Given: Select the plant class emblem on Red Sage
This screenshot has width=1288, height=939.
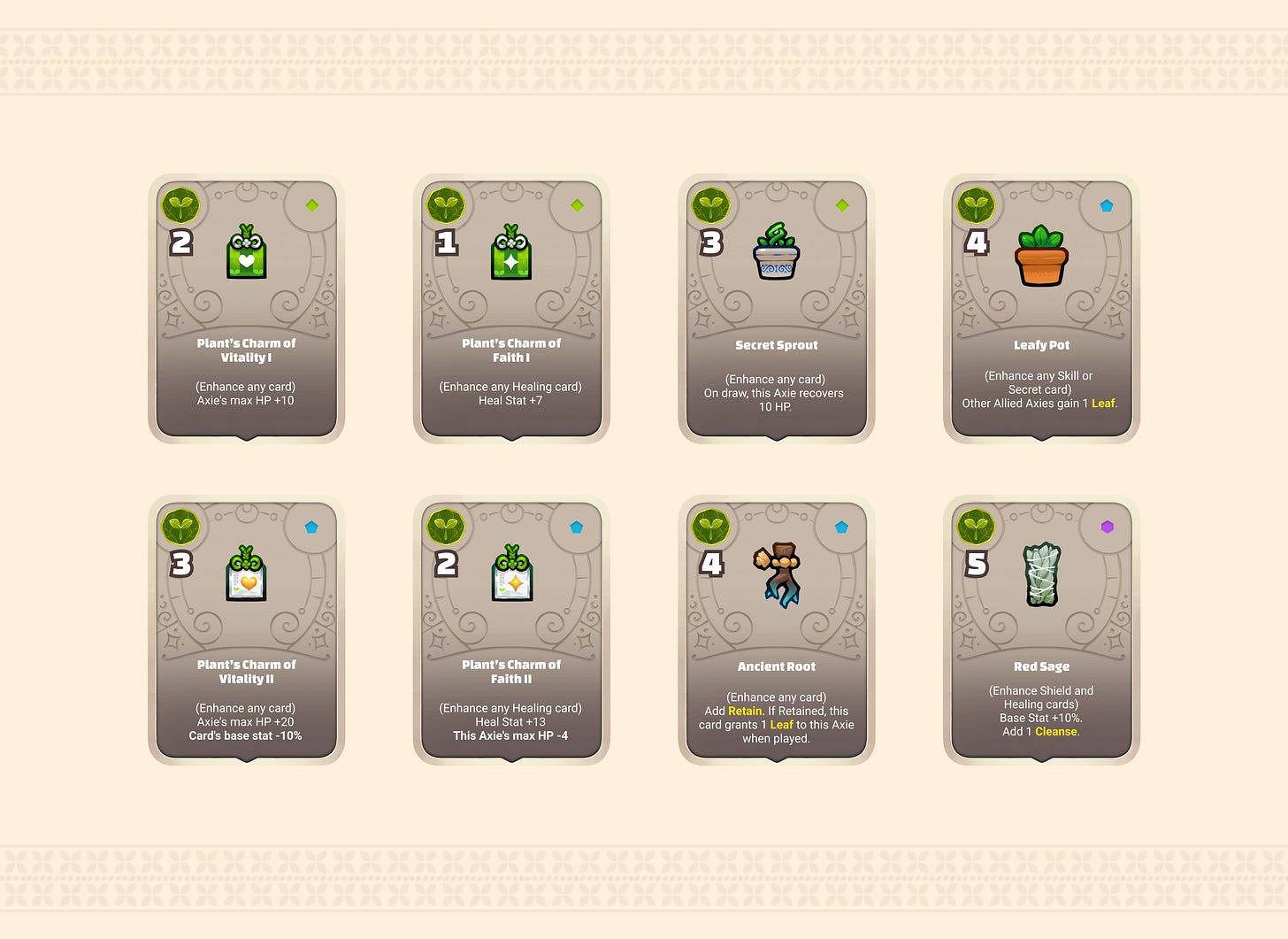Looking at the screenshot, I should 977,526.
